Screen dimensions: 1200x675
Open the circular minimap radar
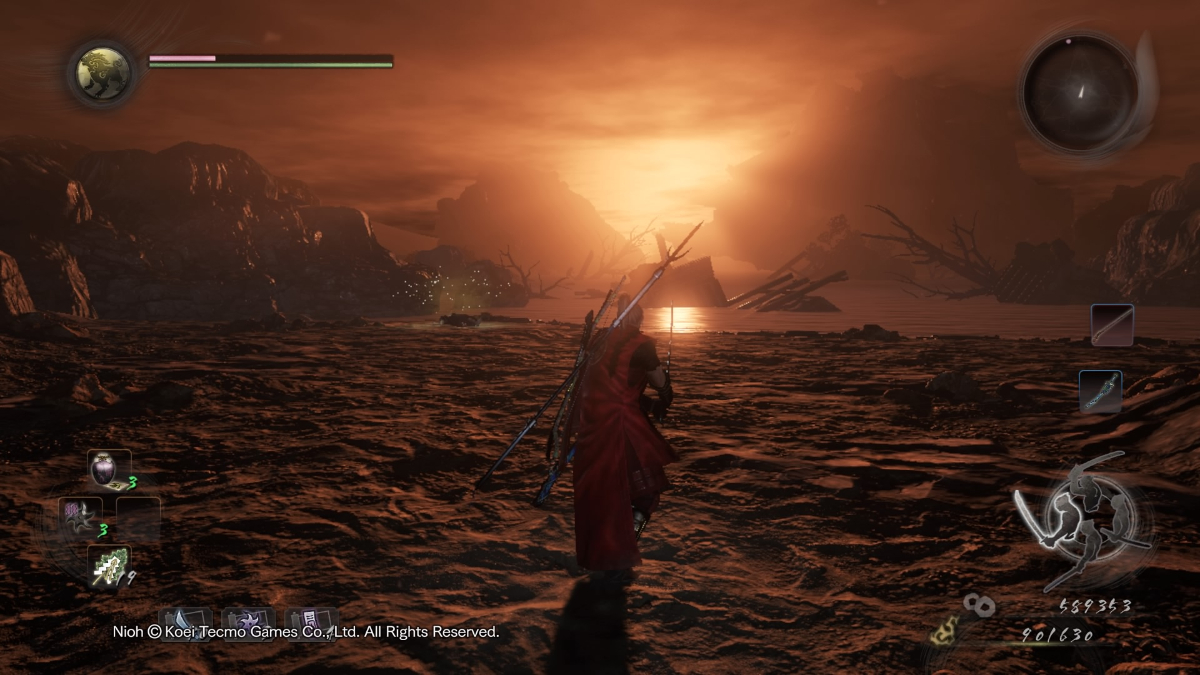tap(1079, 92)
